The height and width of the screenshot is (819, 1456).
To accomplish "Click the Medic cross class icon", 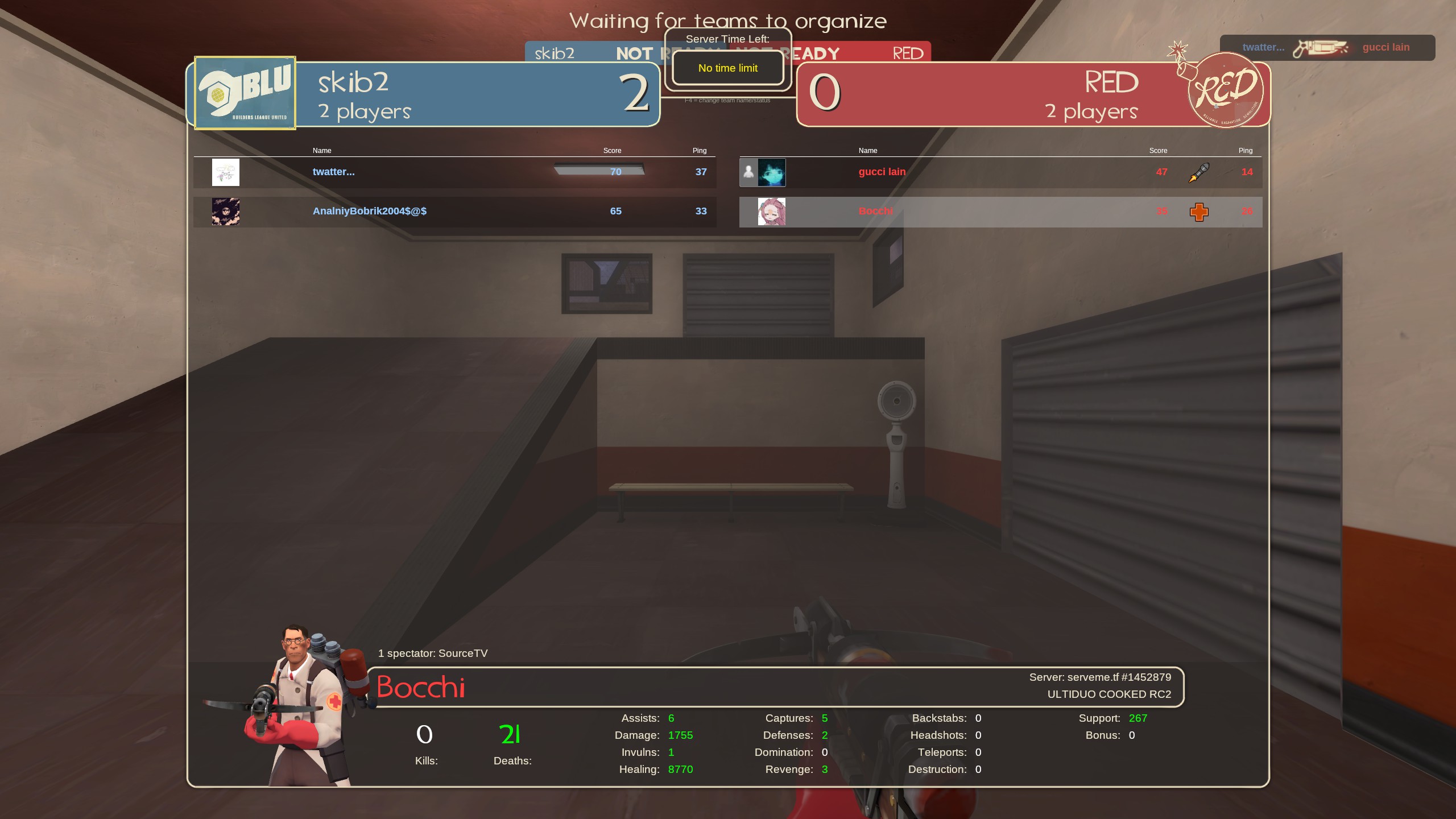I will pos(1199,212).
